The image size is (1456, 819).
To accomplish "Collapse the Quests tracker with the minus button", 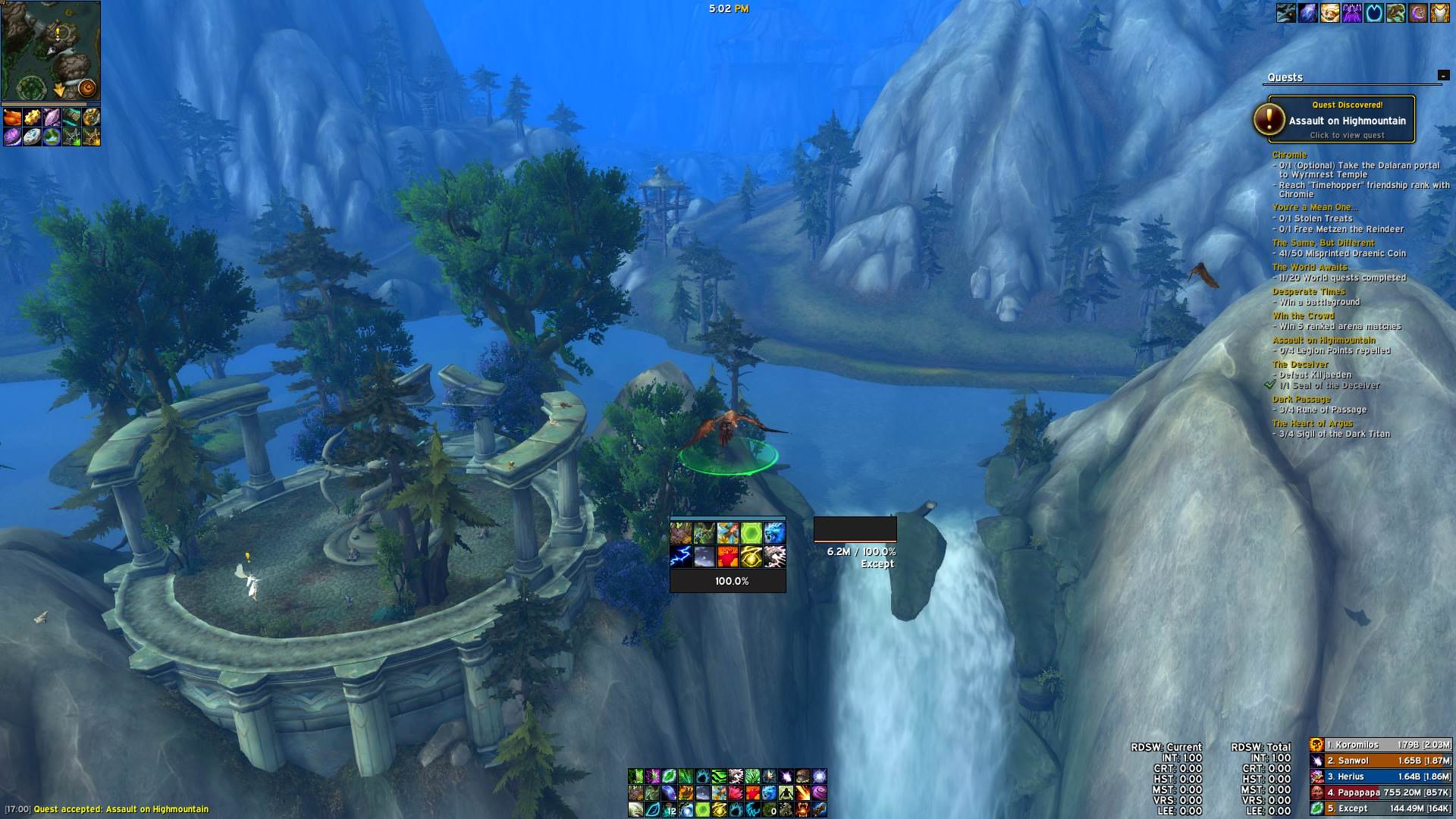I will pos(1442,75).
